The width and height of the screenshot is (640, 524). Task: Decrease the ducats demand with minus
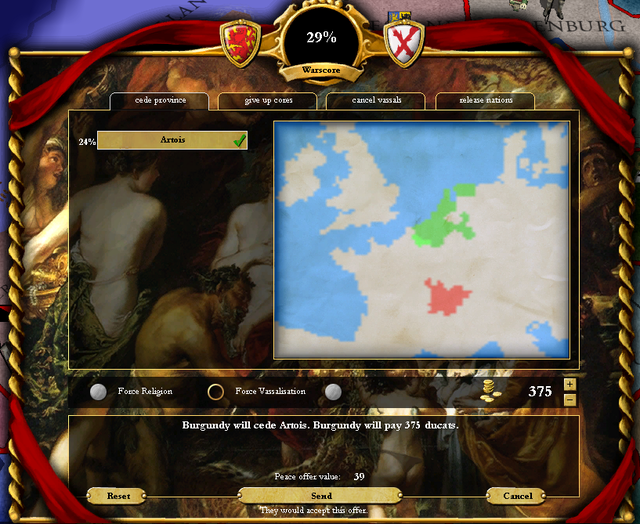click(570, 399)
